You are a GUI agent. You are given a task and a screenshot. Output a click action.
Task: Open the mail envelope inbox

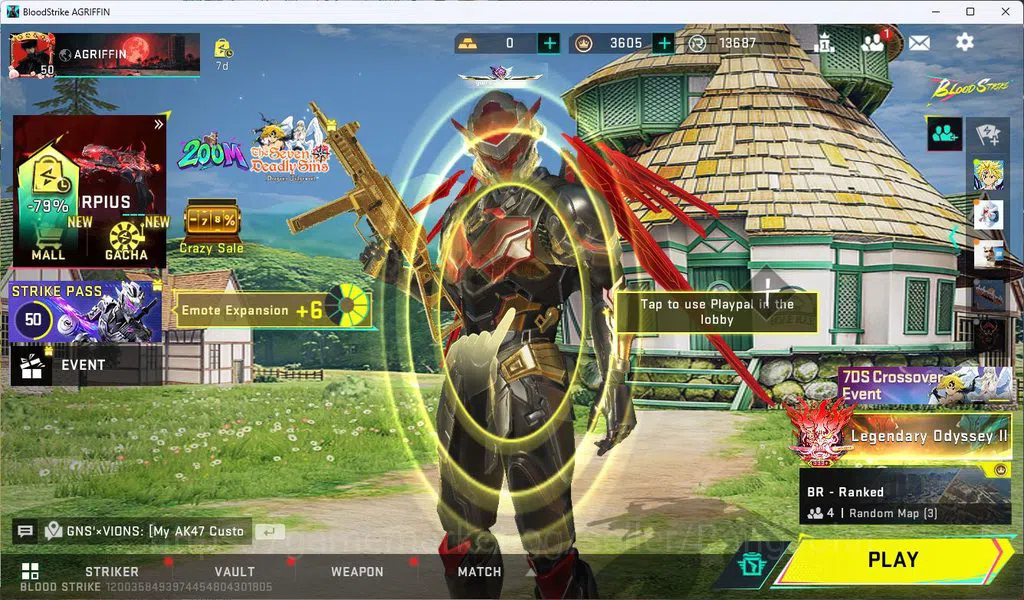pyautogui.click(x=918, y=42)
